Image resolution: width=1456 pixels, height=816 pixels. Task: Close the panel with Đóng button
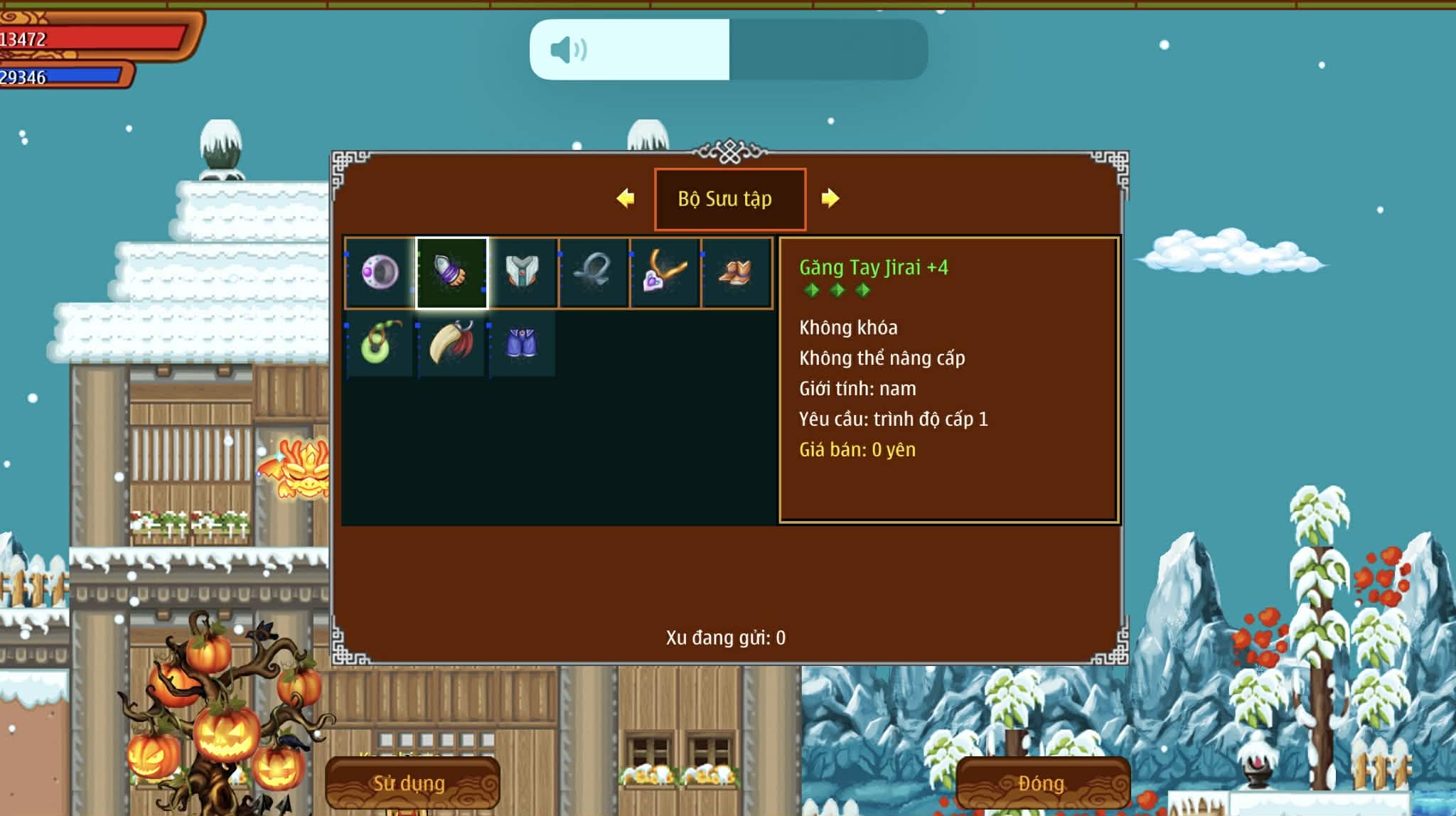(x=1042, y=783)
